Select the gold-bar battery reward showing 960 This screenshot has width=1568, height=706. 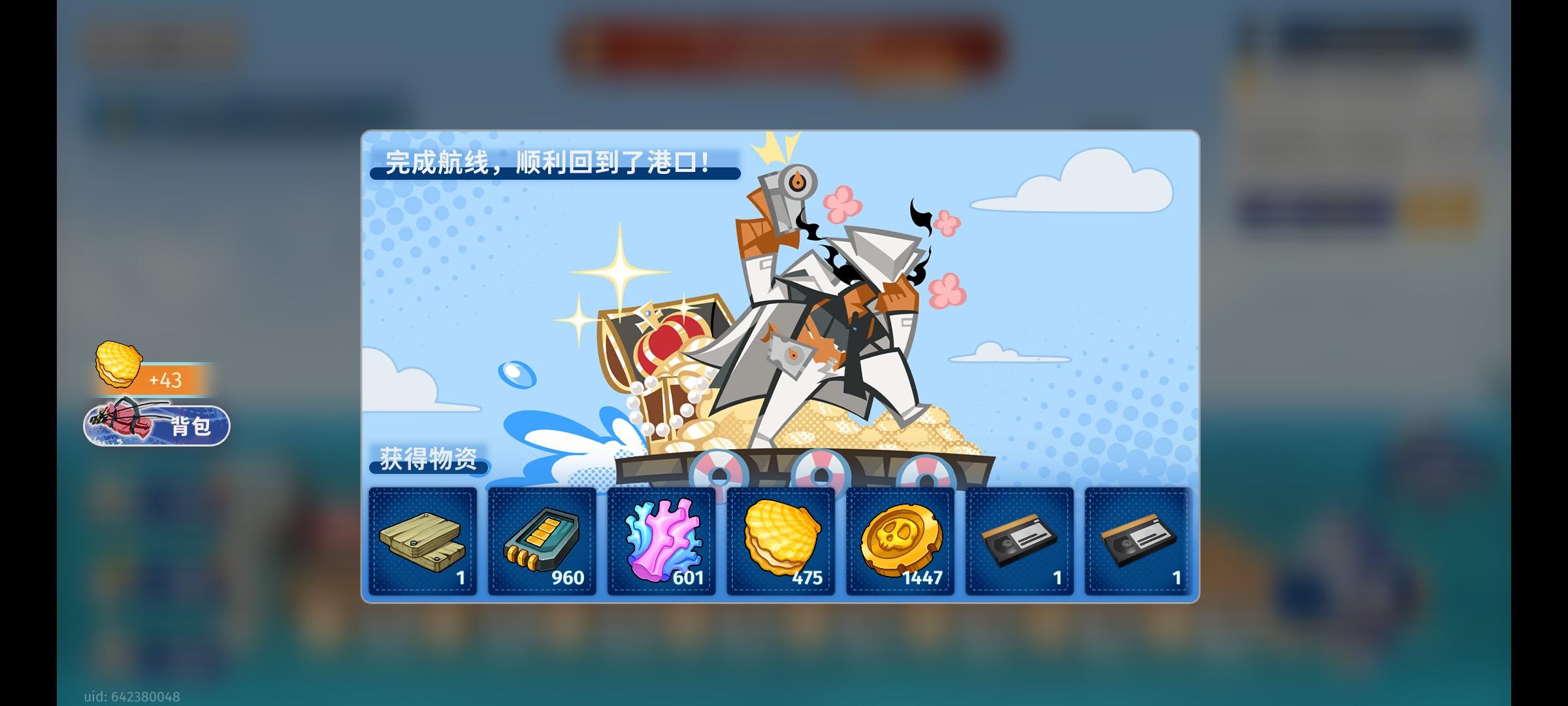[542, 543]
